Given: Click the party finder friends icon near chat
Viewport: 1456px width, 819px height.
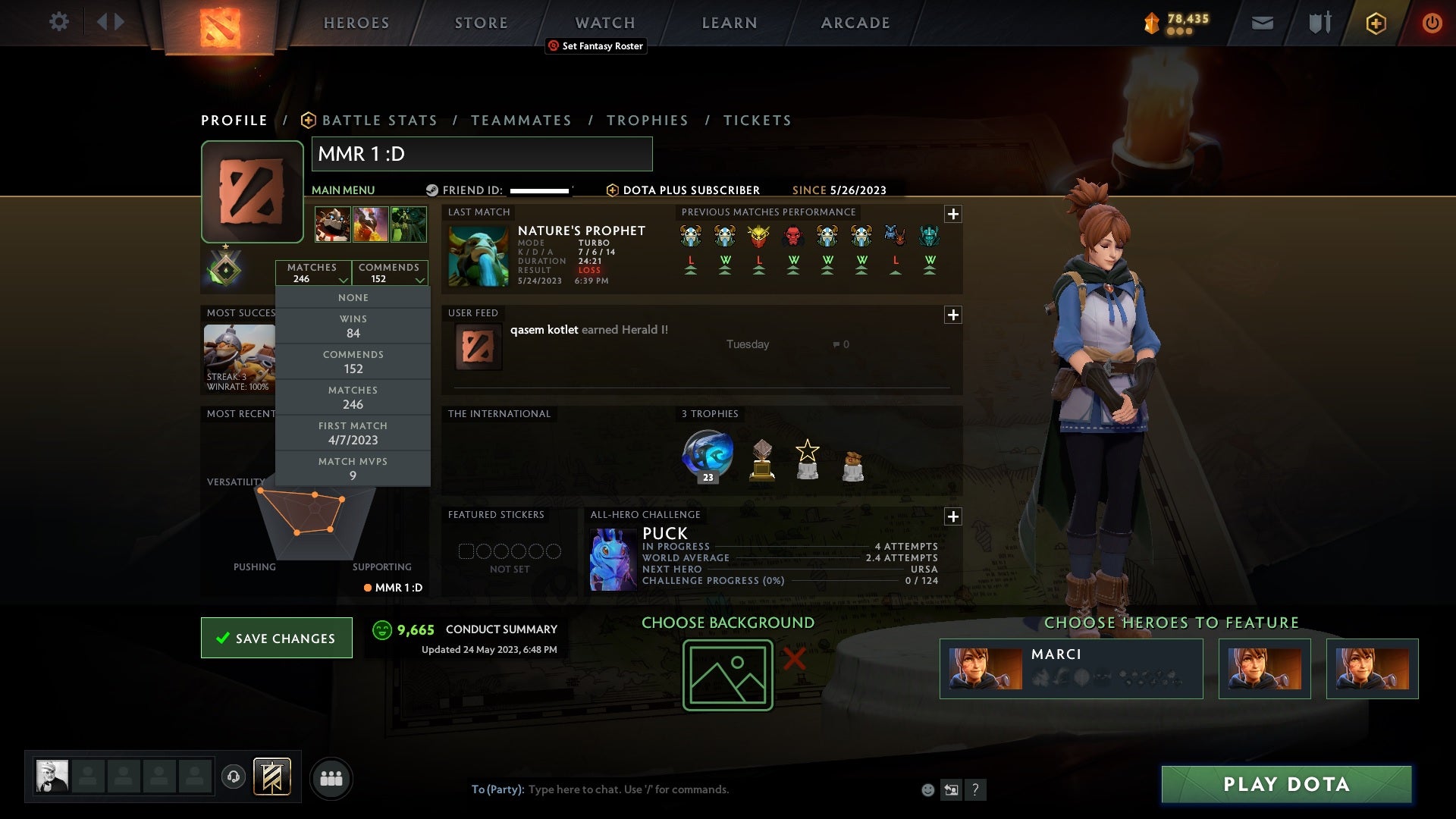Looking at the screenshot, I should click(331, 778).
